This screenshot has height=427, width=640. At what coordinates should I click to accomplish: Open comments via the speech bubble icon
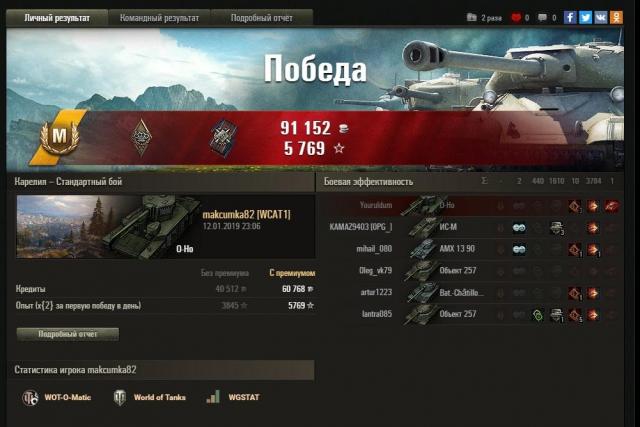coord(542,17)
